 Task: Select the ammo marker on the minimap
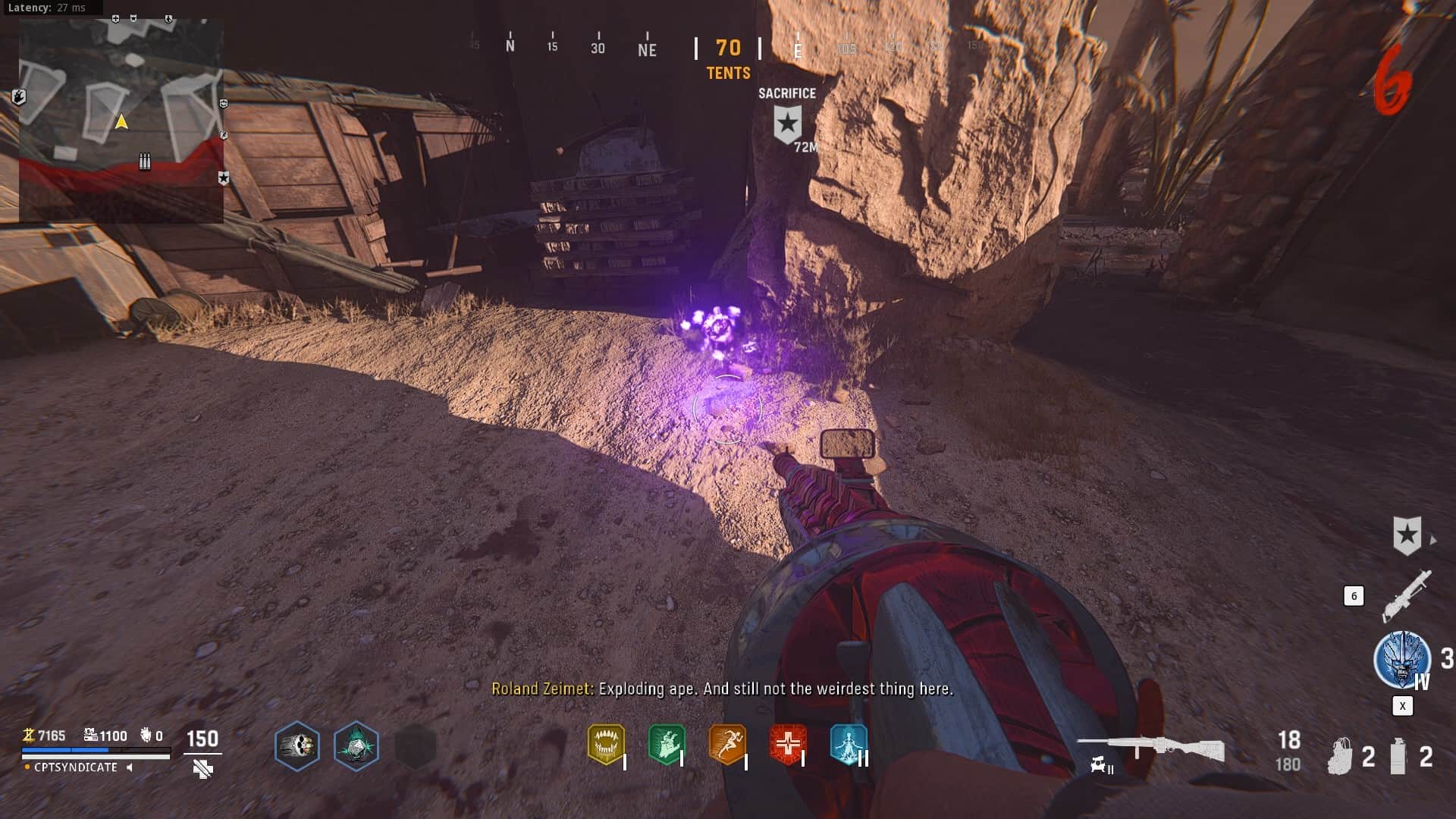pos(145,162)
